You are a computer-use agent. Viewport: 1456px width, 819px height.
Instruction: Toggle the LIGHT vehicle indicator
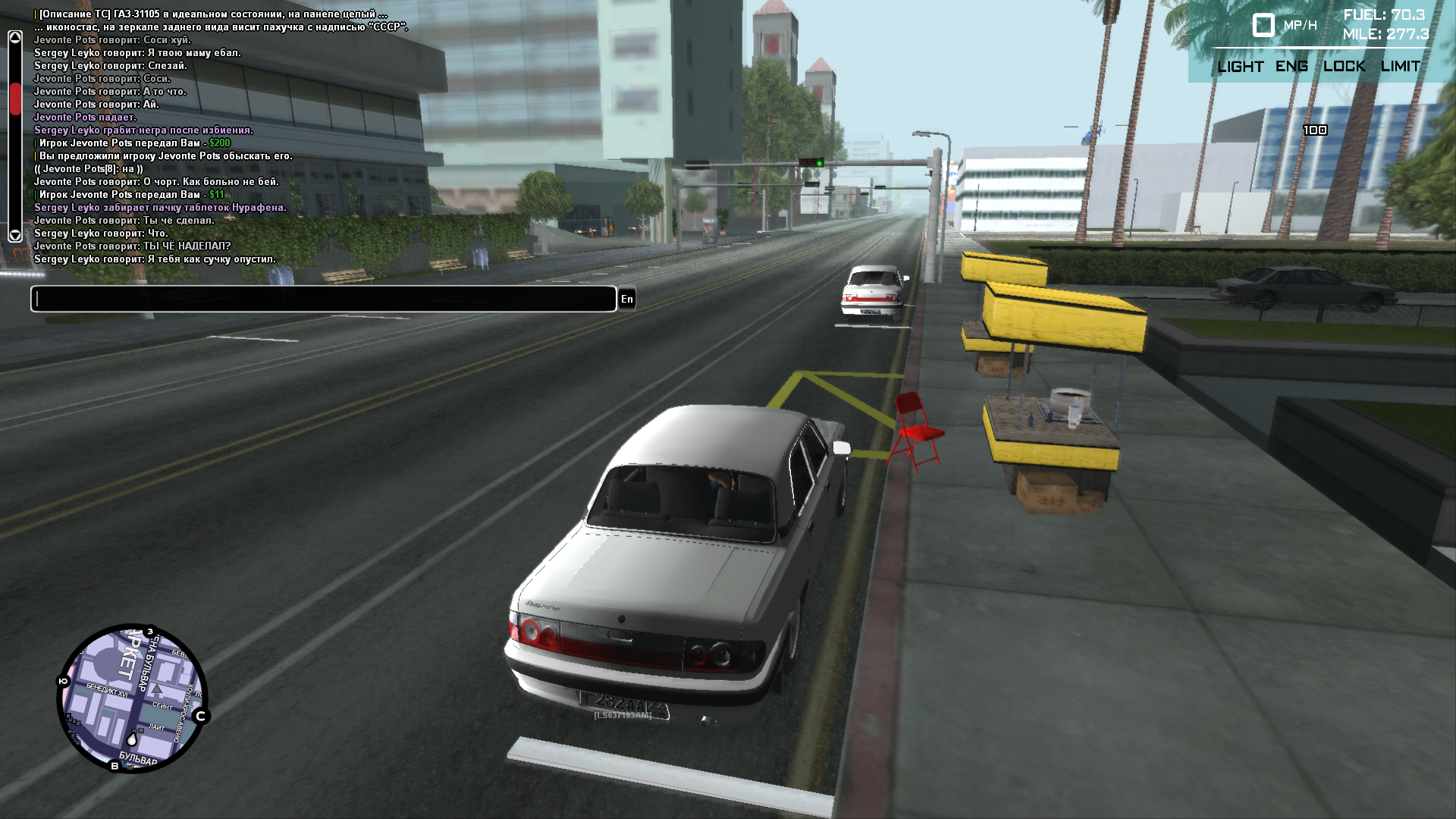click(1240, 67)
